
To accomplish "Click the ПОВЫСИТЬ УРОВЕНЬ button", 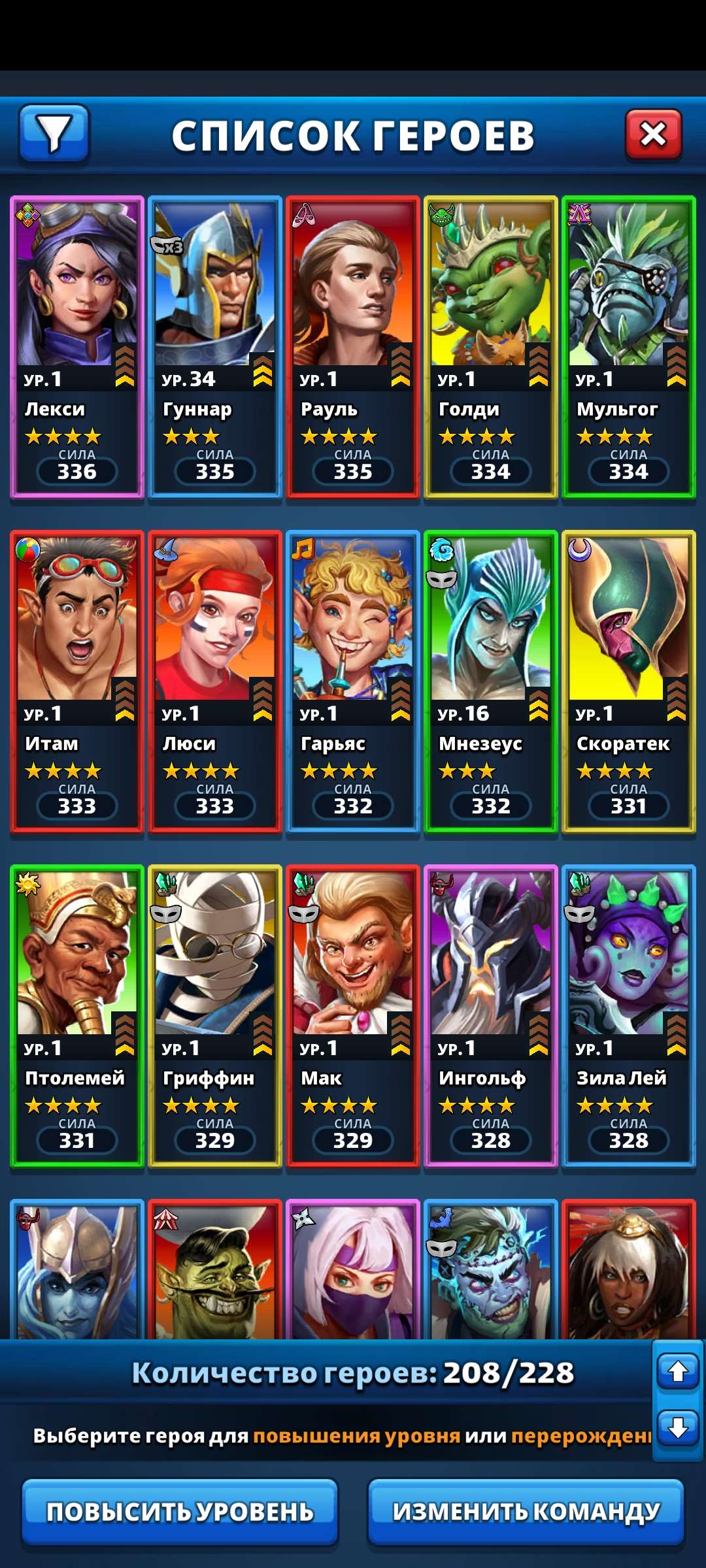I will pos(180,1512).
